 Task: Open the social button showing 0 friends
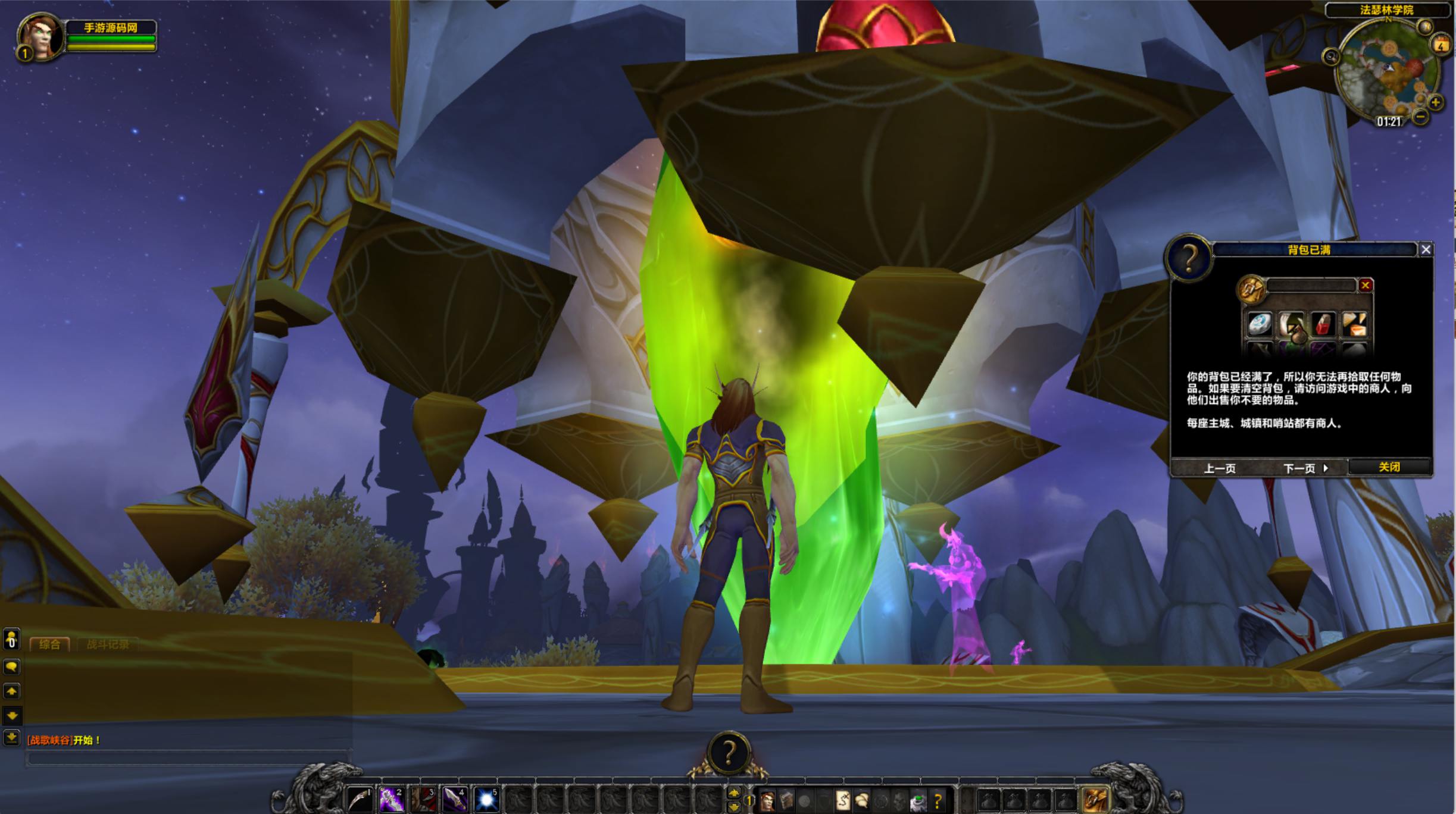(11, 640)
